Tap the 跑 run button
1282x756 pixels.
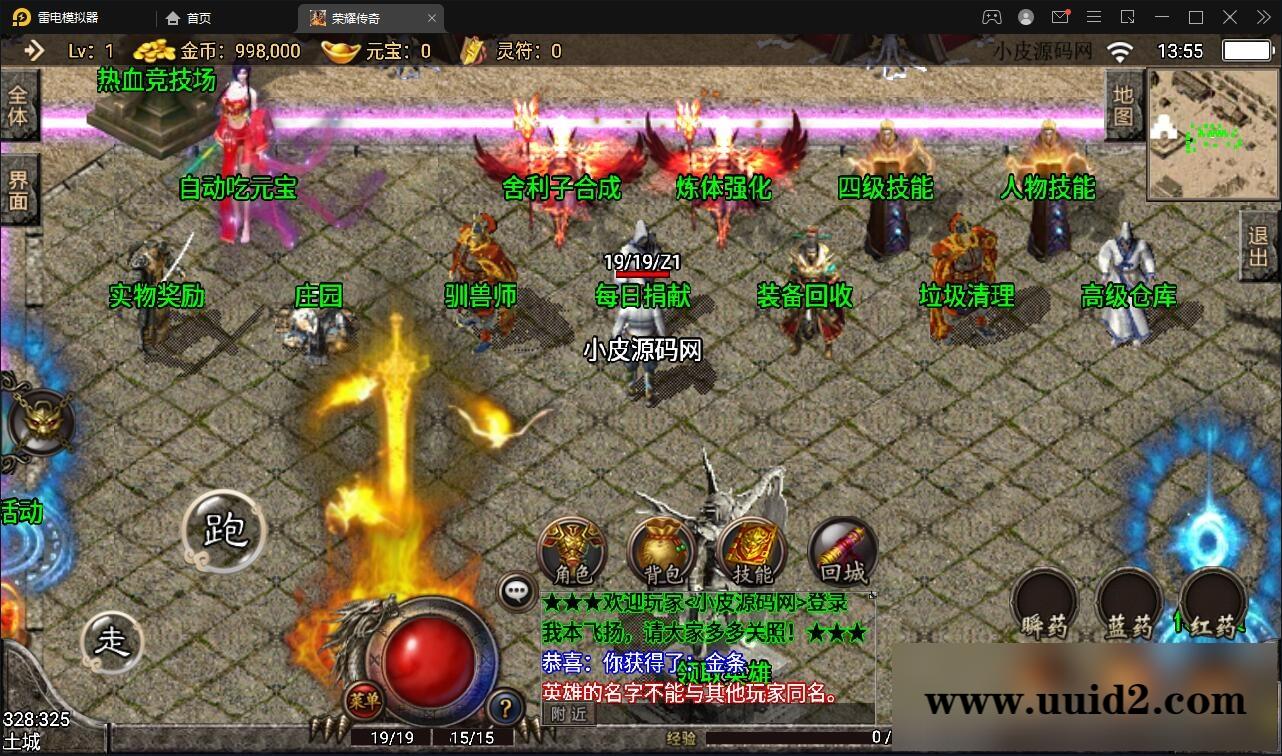click(224, 530)
